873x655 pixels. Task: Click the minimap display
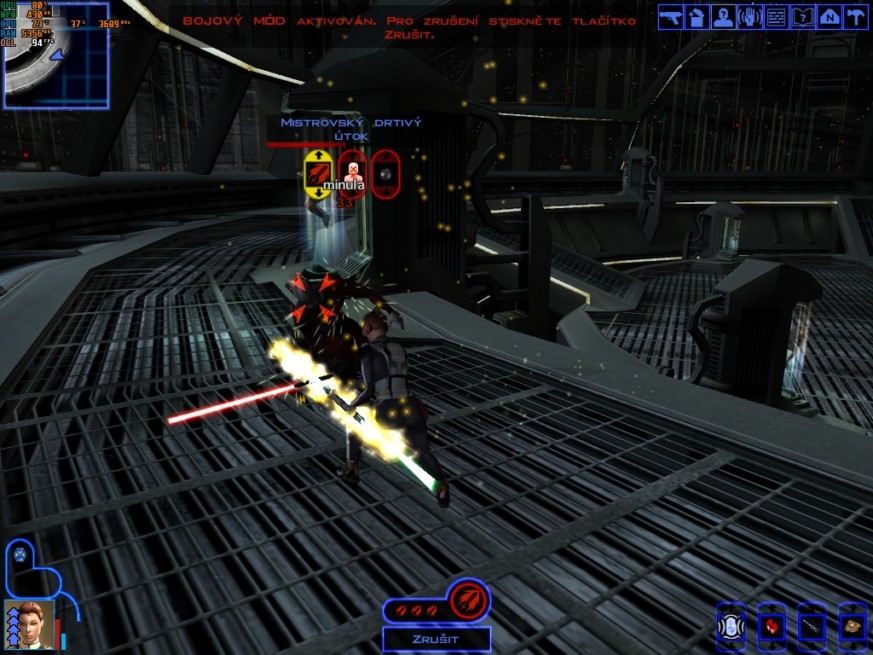[56, 54]
